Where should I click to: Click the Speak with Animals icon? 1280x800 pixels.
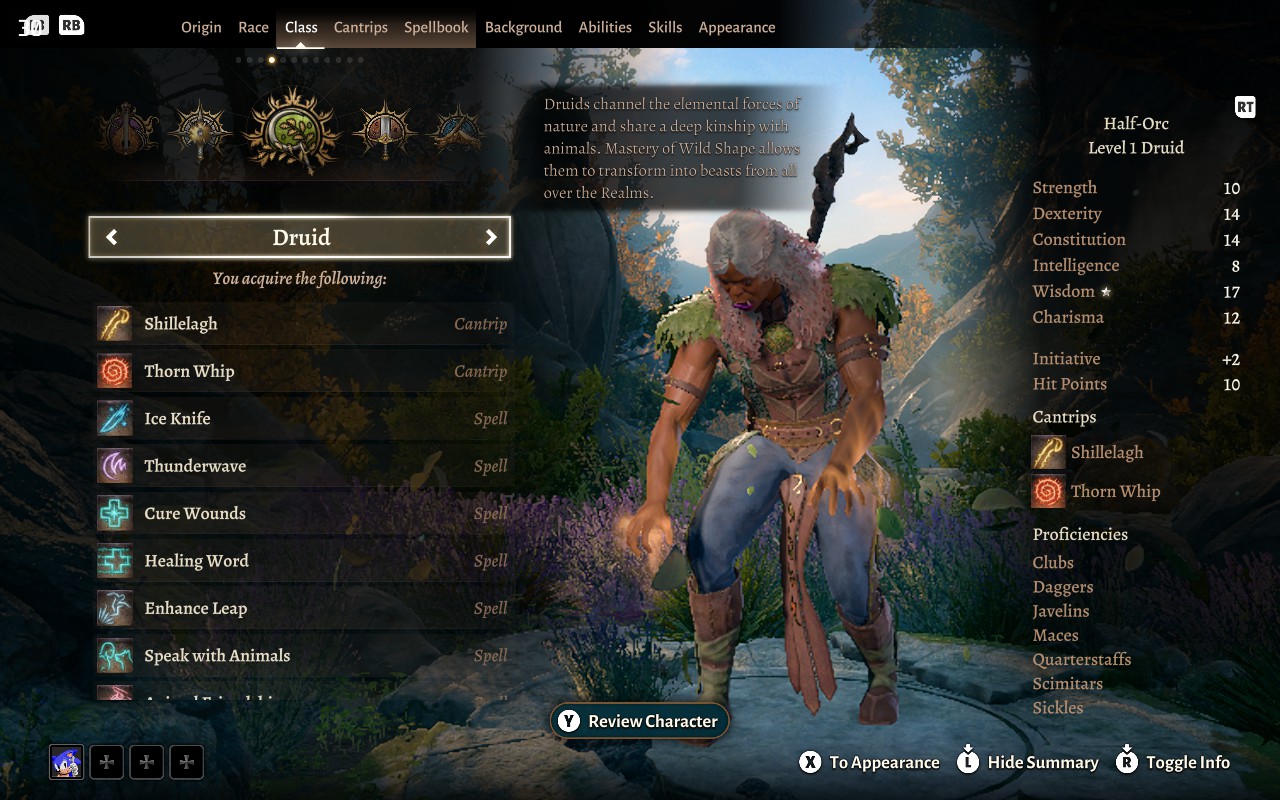(113, 655)
